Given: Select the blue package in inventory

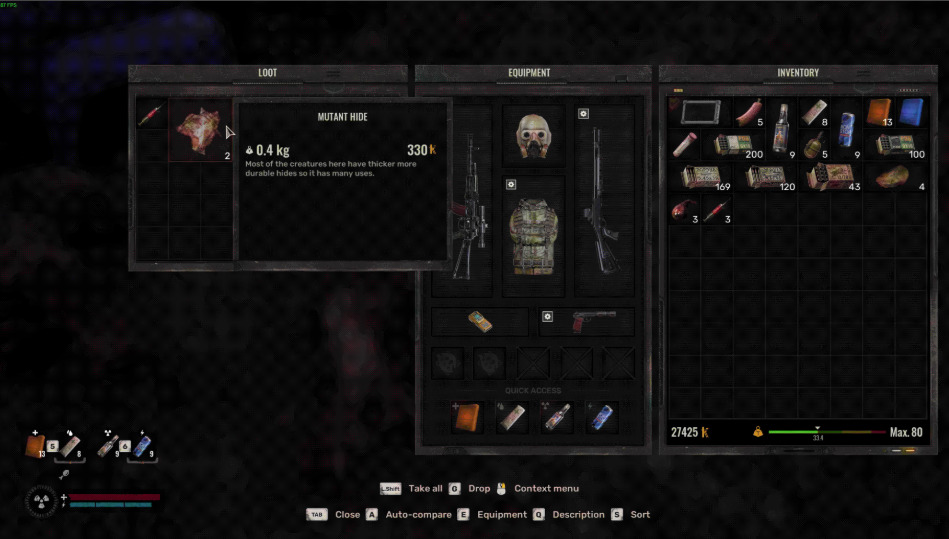Looking at the screenshot, I should (910, 112).
